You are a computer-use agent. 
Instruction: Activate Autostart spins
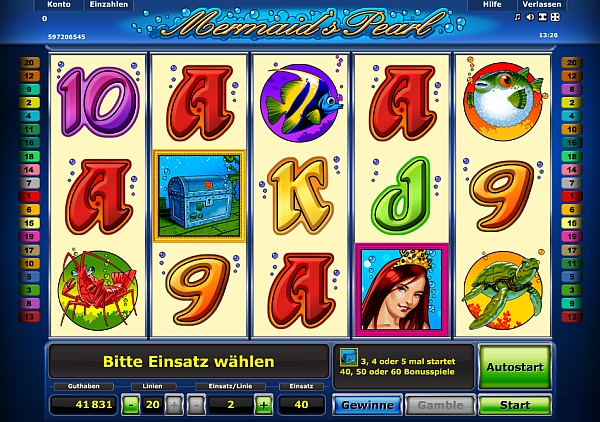(514, 365)
